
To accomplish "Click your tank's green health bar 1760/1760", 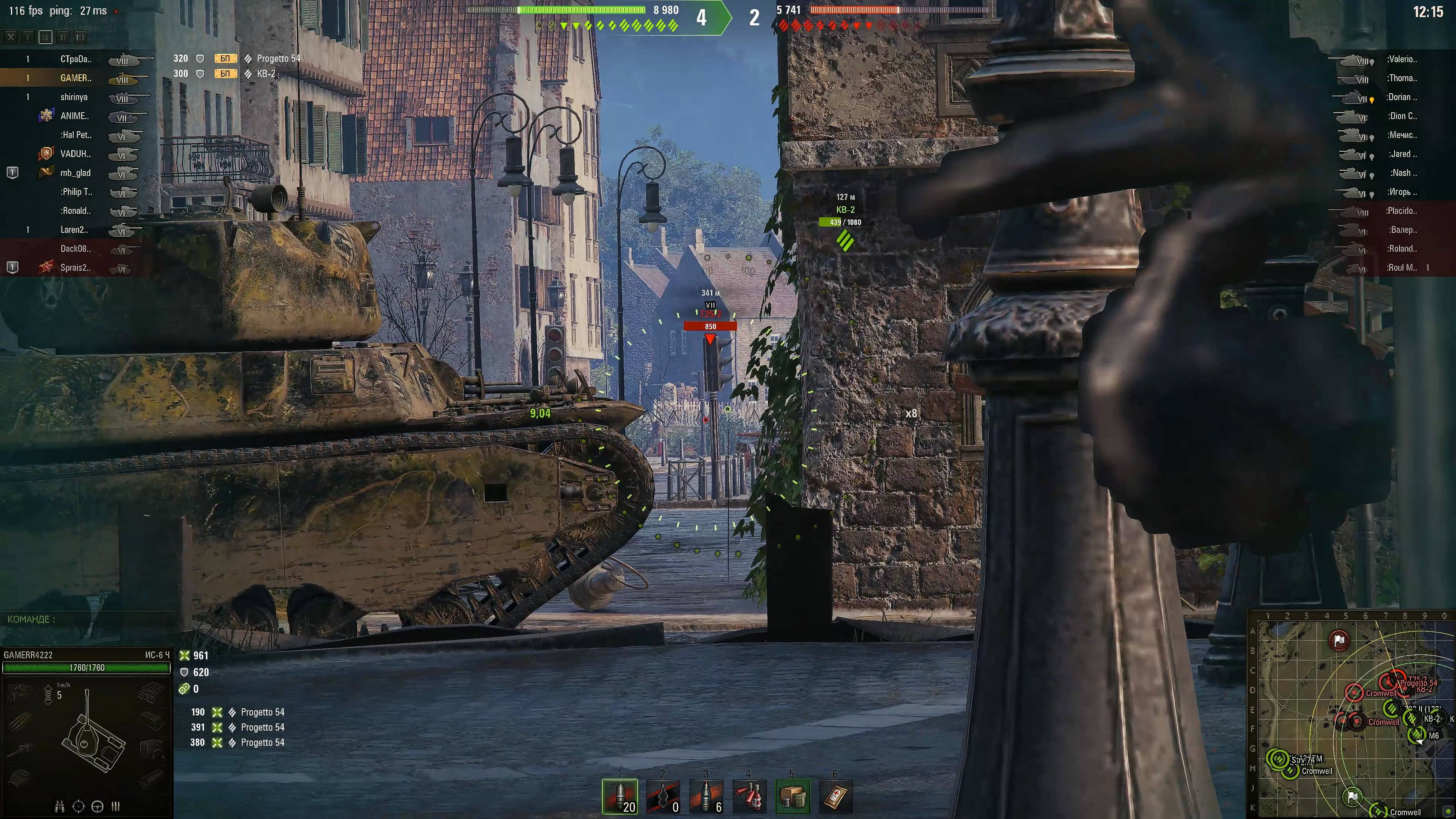I will point(88,668).
